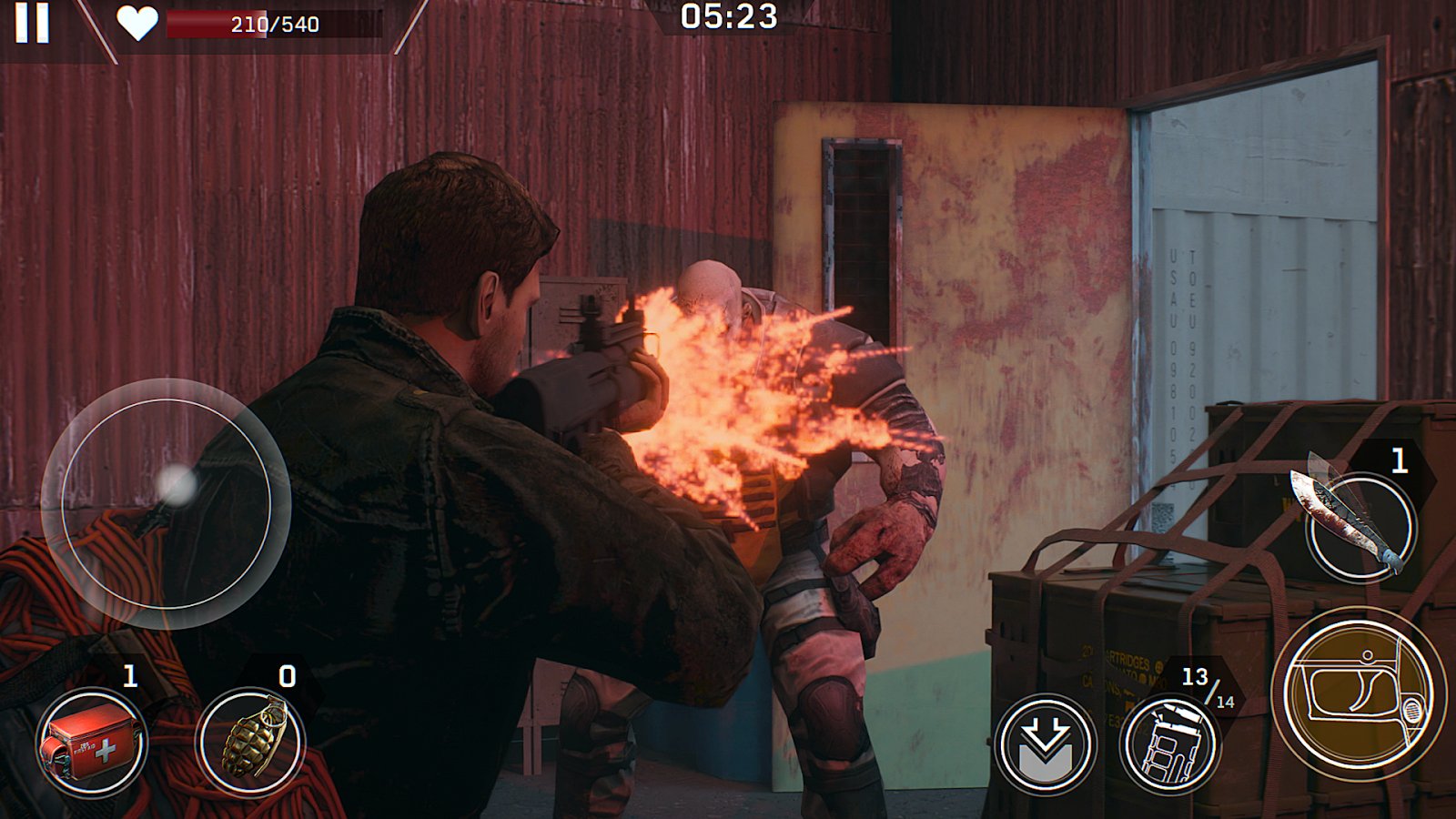Tap the down-arrow crouch button
The height and width of the screenshot is (819, 1456).
1045,743
